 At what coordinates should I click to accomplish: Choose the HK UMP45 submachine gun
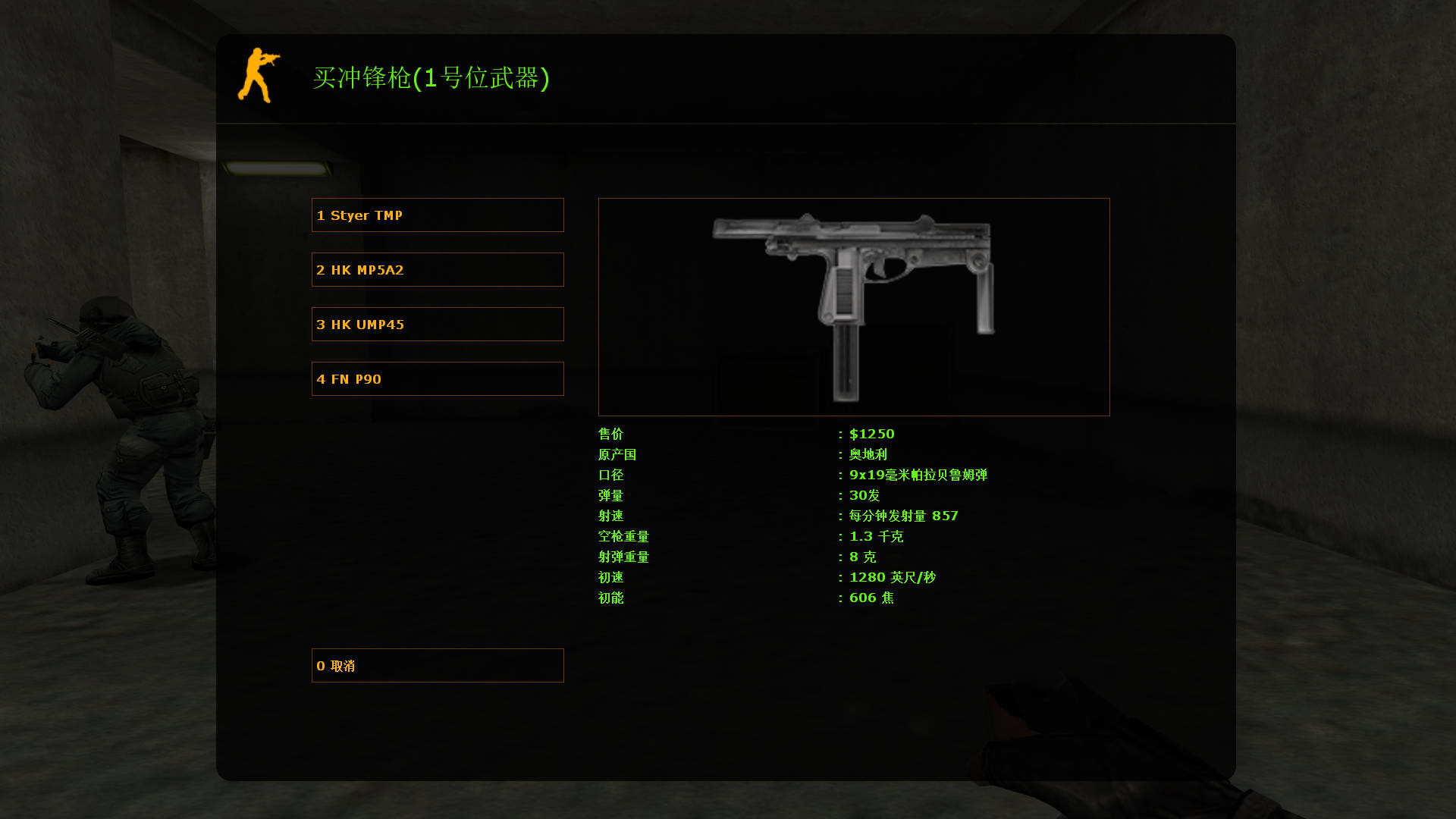[437, 324]
